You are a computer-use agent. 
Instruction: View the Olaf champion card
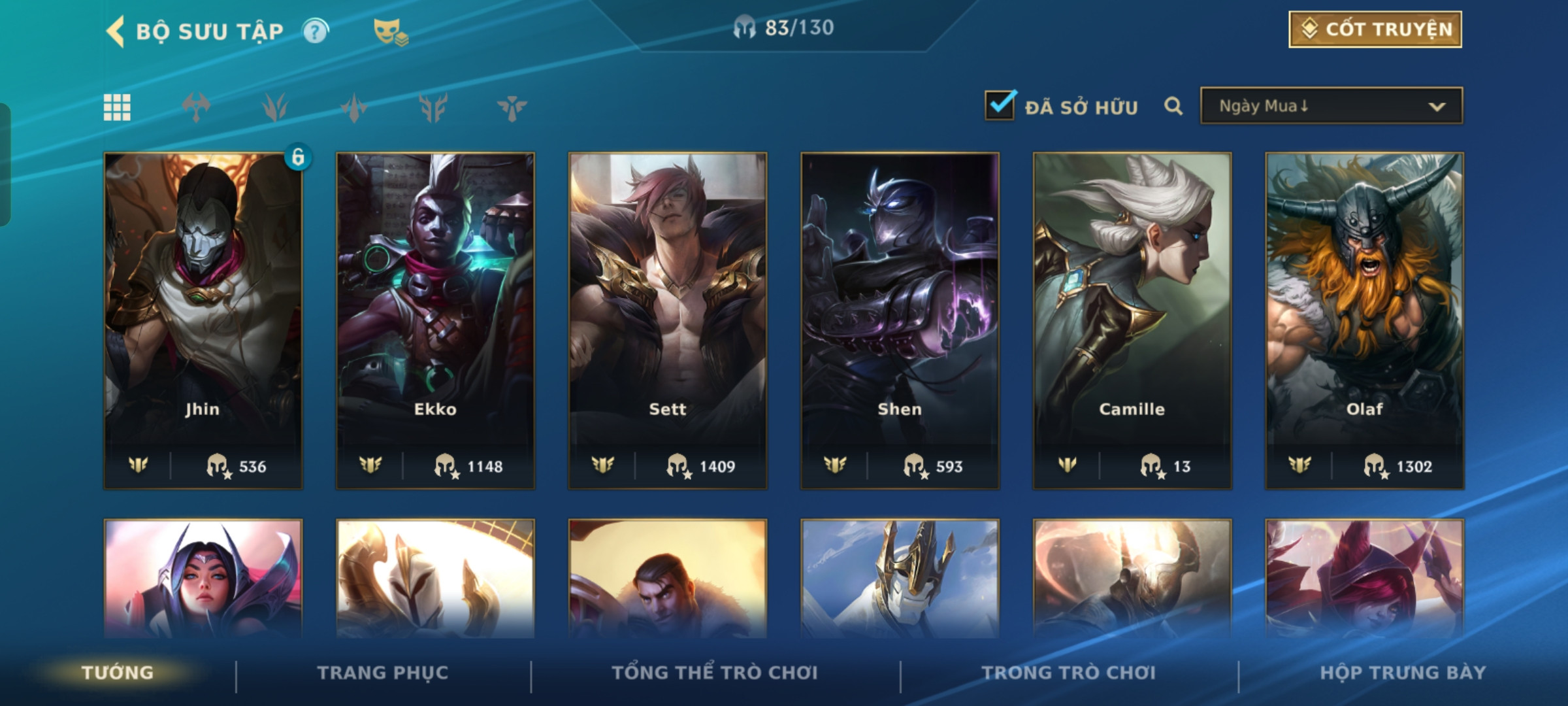tap(1364, 320)
